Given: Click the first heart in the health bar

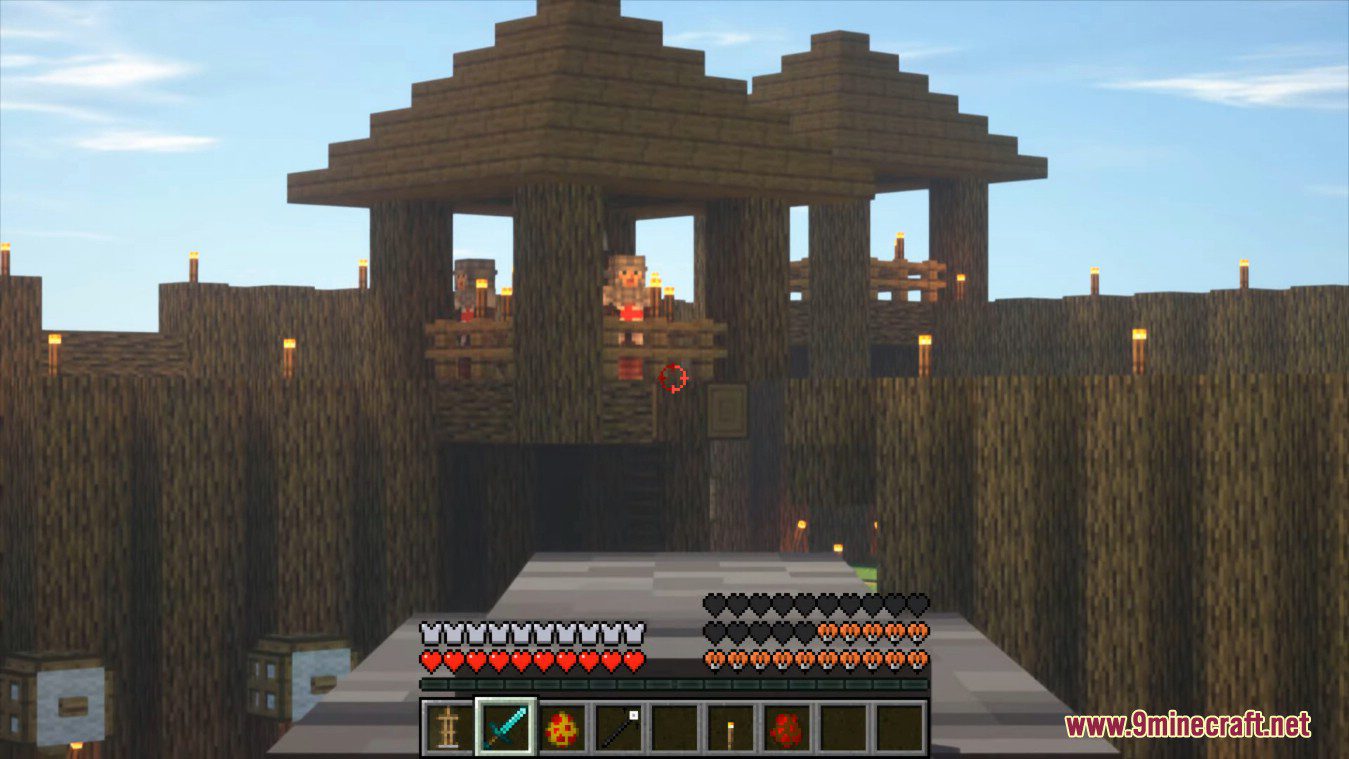Looking at the screenshot, I should [x=430, y=660].
